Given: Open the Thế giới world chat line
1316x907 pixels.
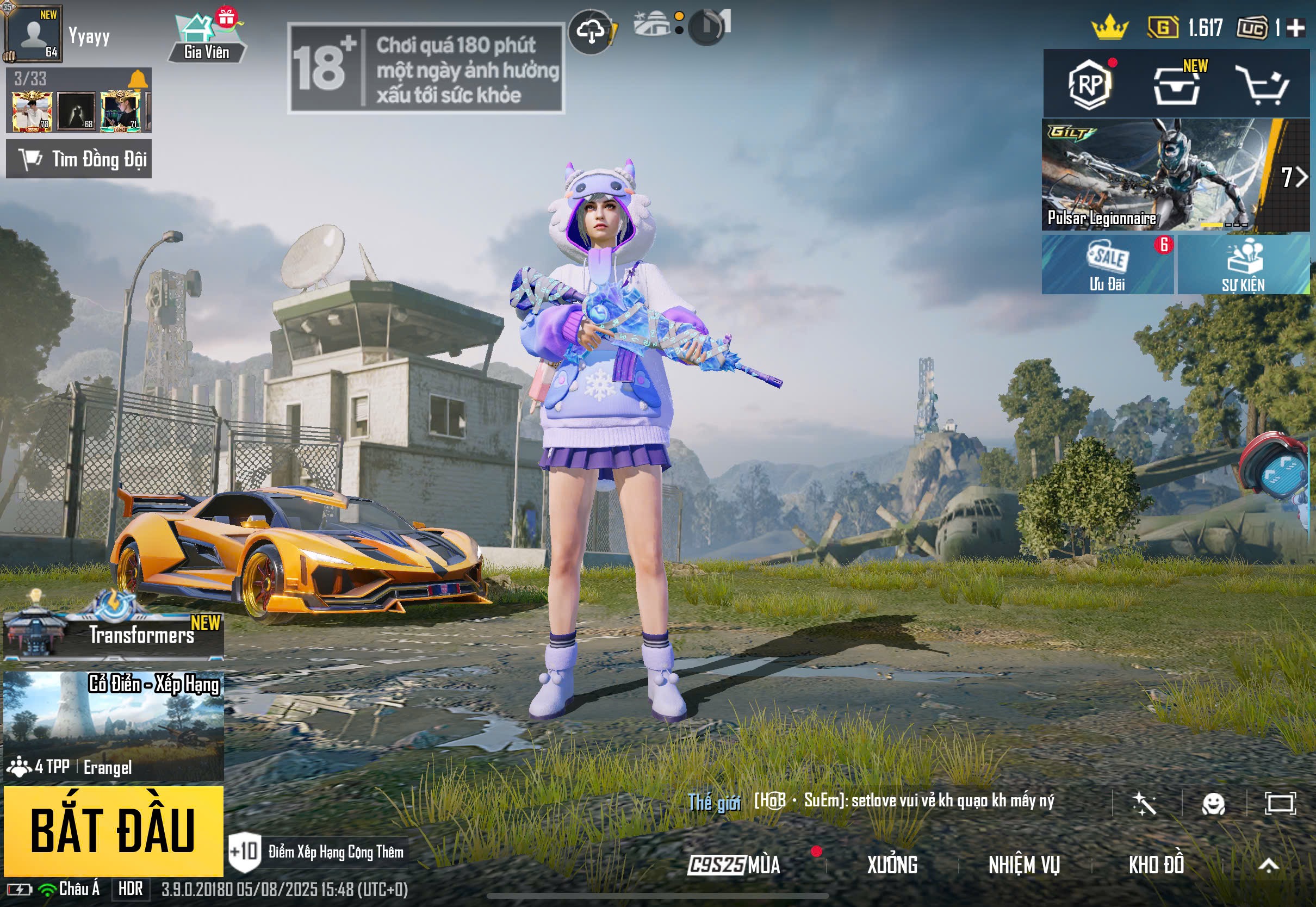Looking at the screenshot, I should coord(870,802).
